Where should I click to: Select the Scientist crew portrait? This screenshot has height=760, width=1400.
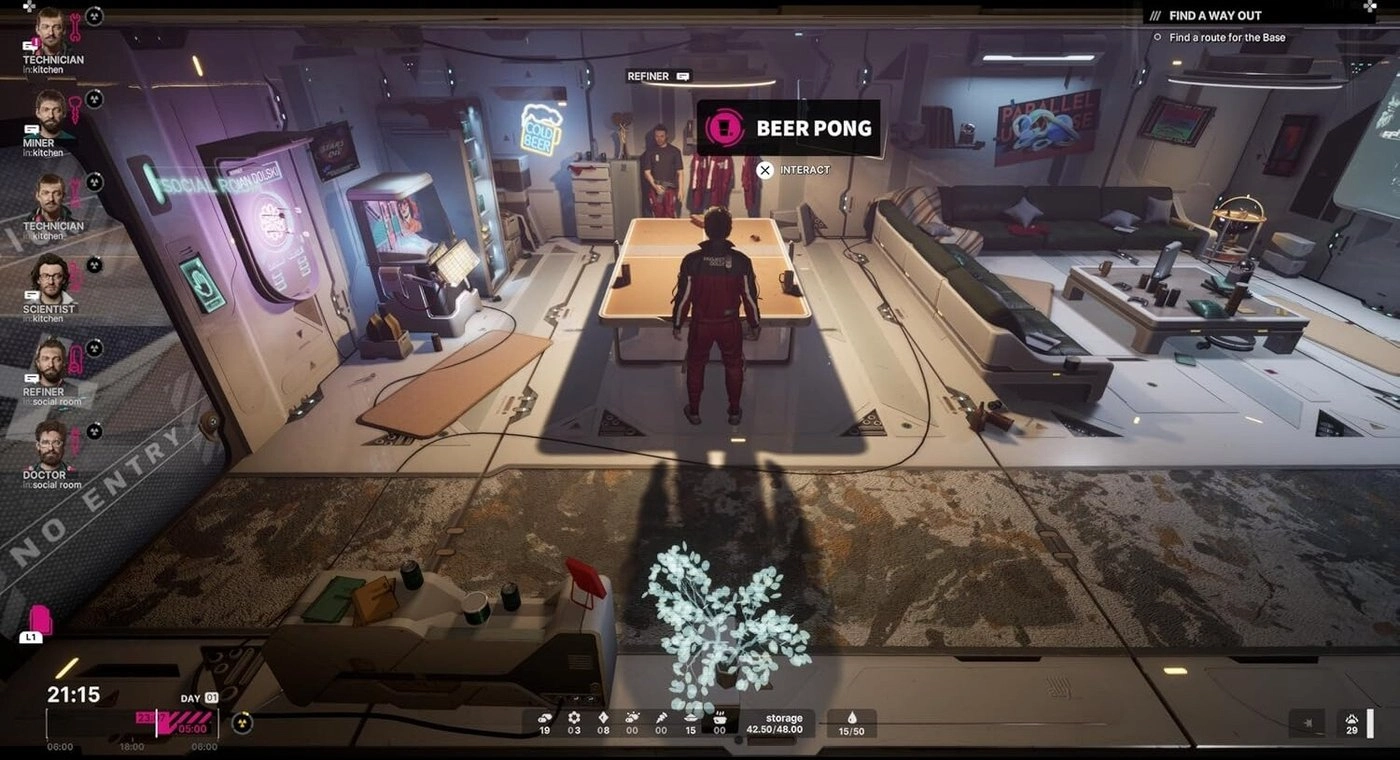point(50,279)
